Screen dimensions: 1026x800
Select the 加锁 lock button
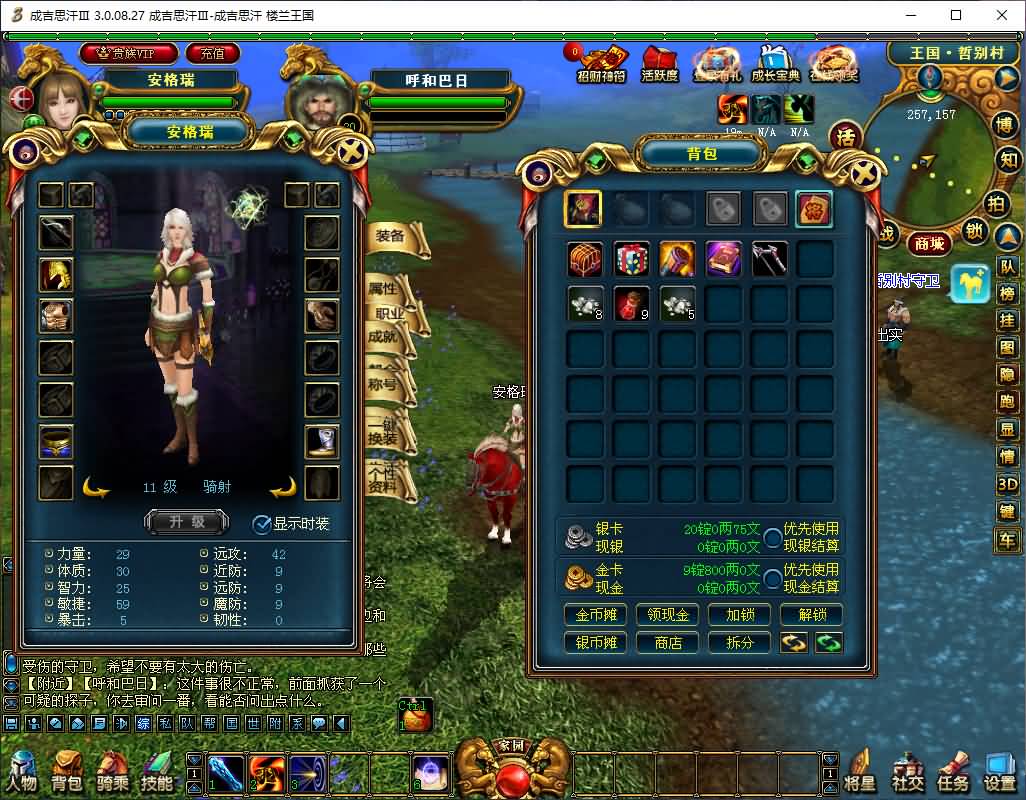coord(740,615)
